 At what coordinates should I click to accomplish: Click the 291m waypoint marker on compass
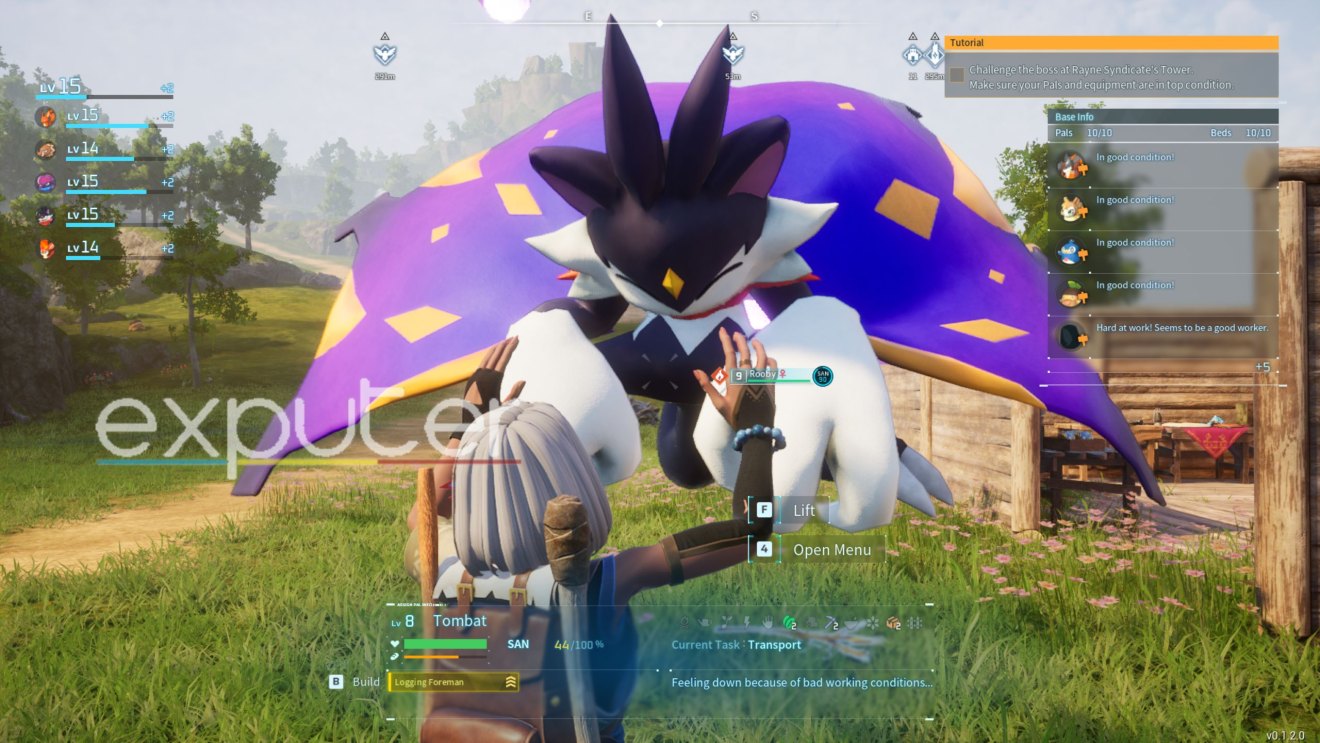click(385, 55)
